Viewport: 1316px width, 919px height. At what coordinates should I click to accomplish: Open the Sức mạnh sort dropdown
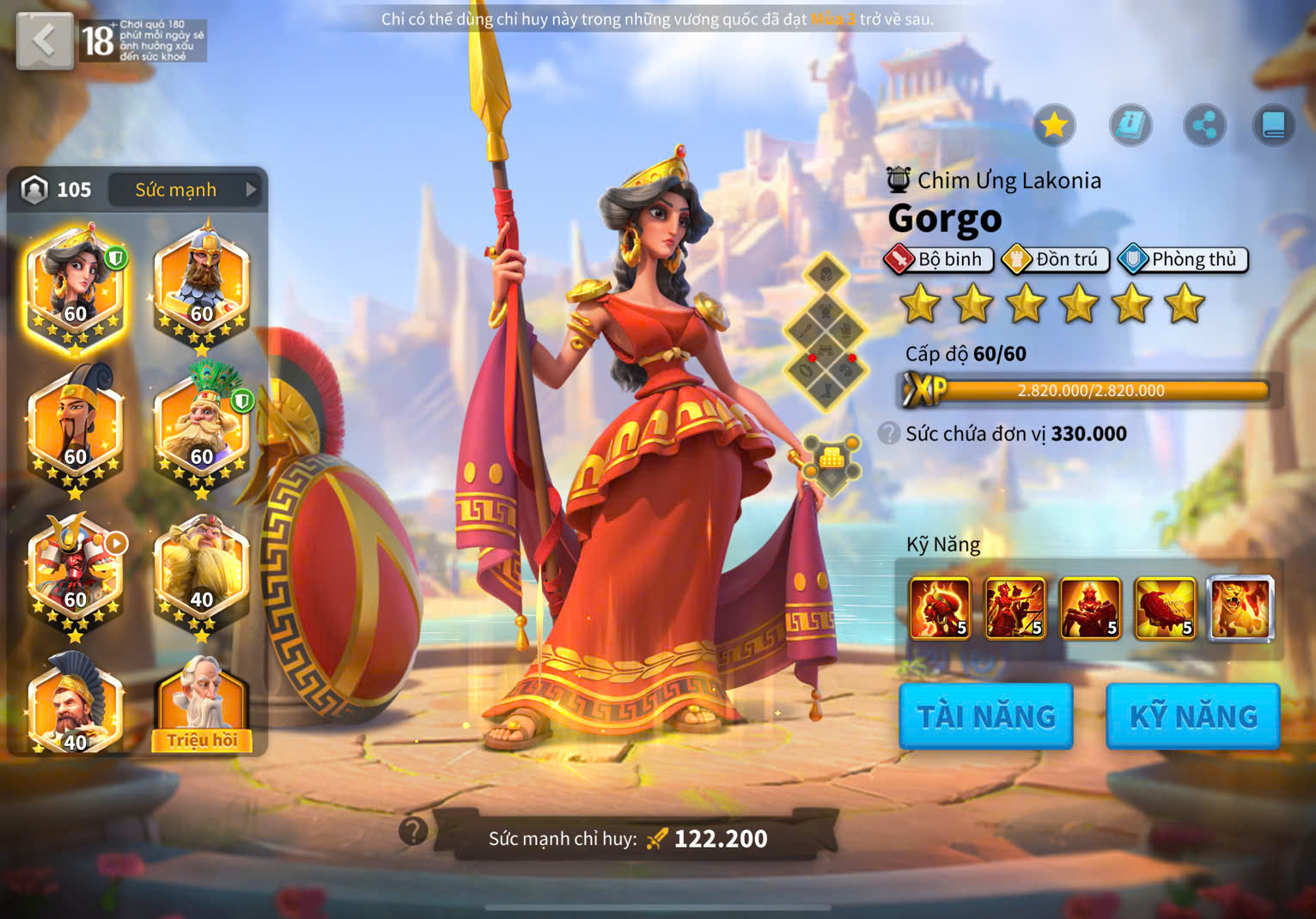point(186,190)
